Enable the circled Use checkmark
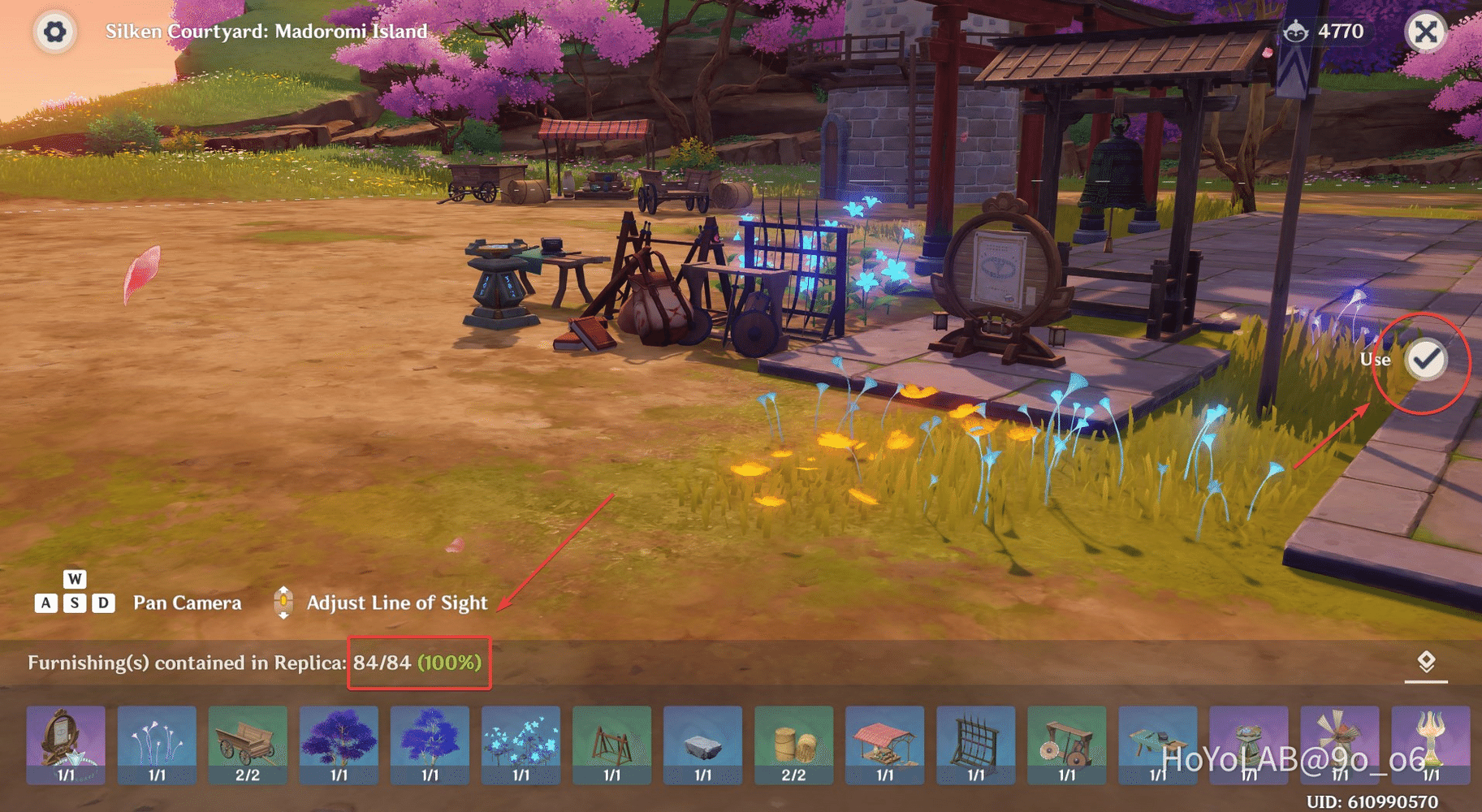Viewport: 1482px width, 812px height. [1424, 359]
